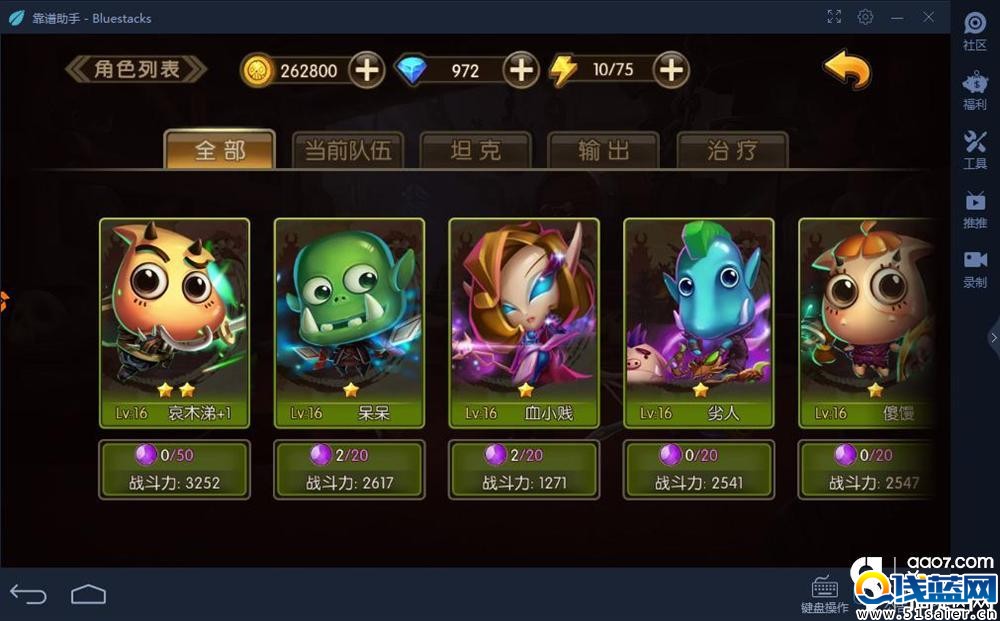Image resolution: width=1000 pixels, height=621 pixels.
Task: Switch to the 全部 tab
Action: pyautogui.click(x=219, y=150)
